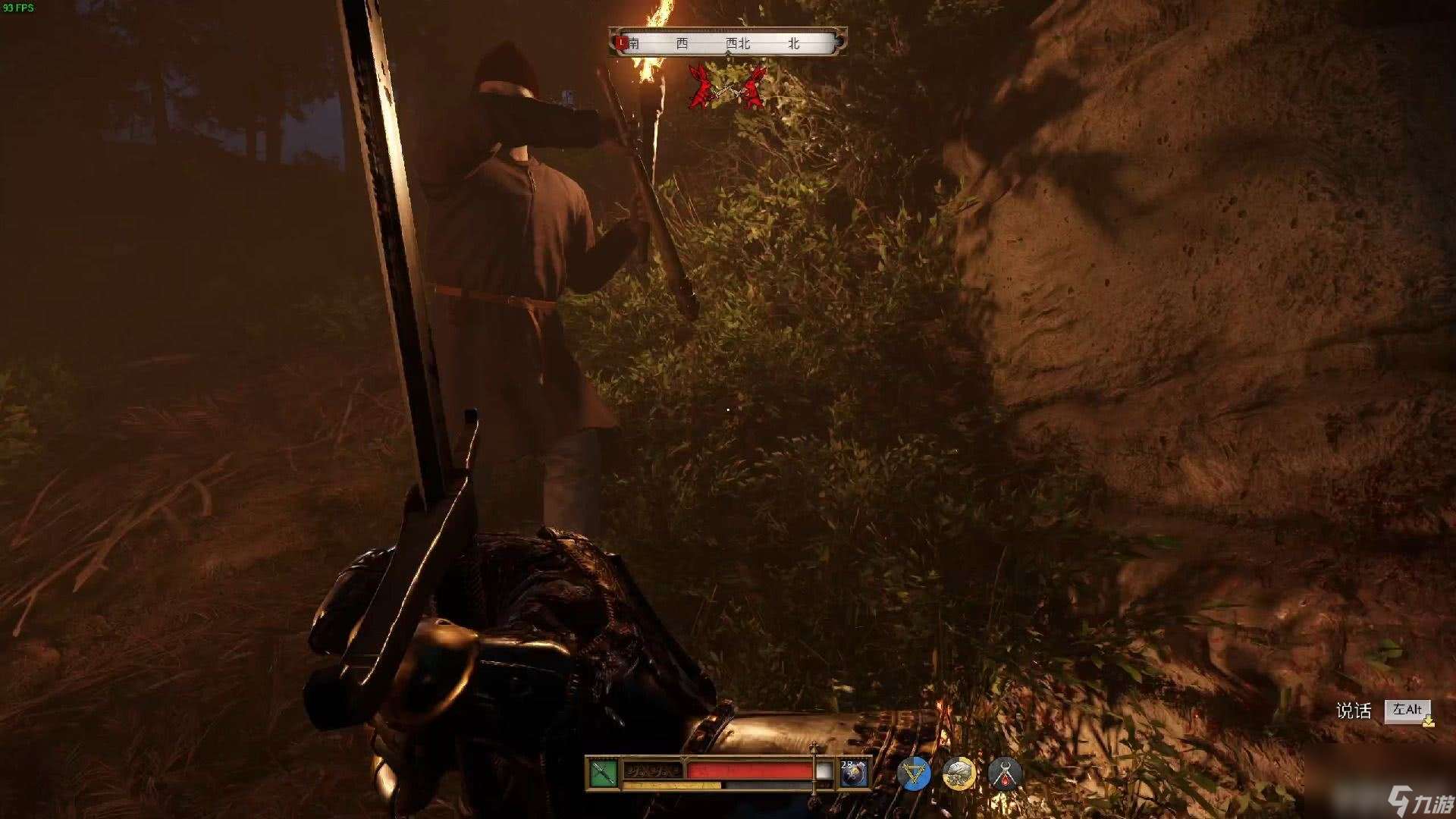
Task: Click the bleeding pincers status icon
Action: (x=1005, y=773)
